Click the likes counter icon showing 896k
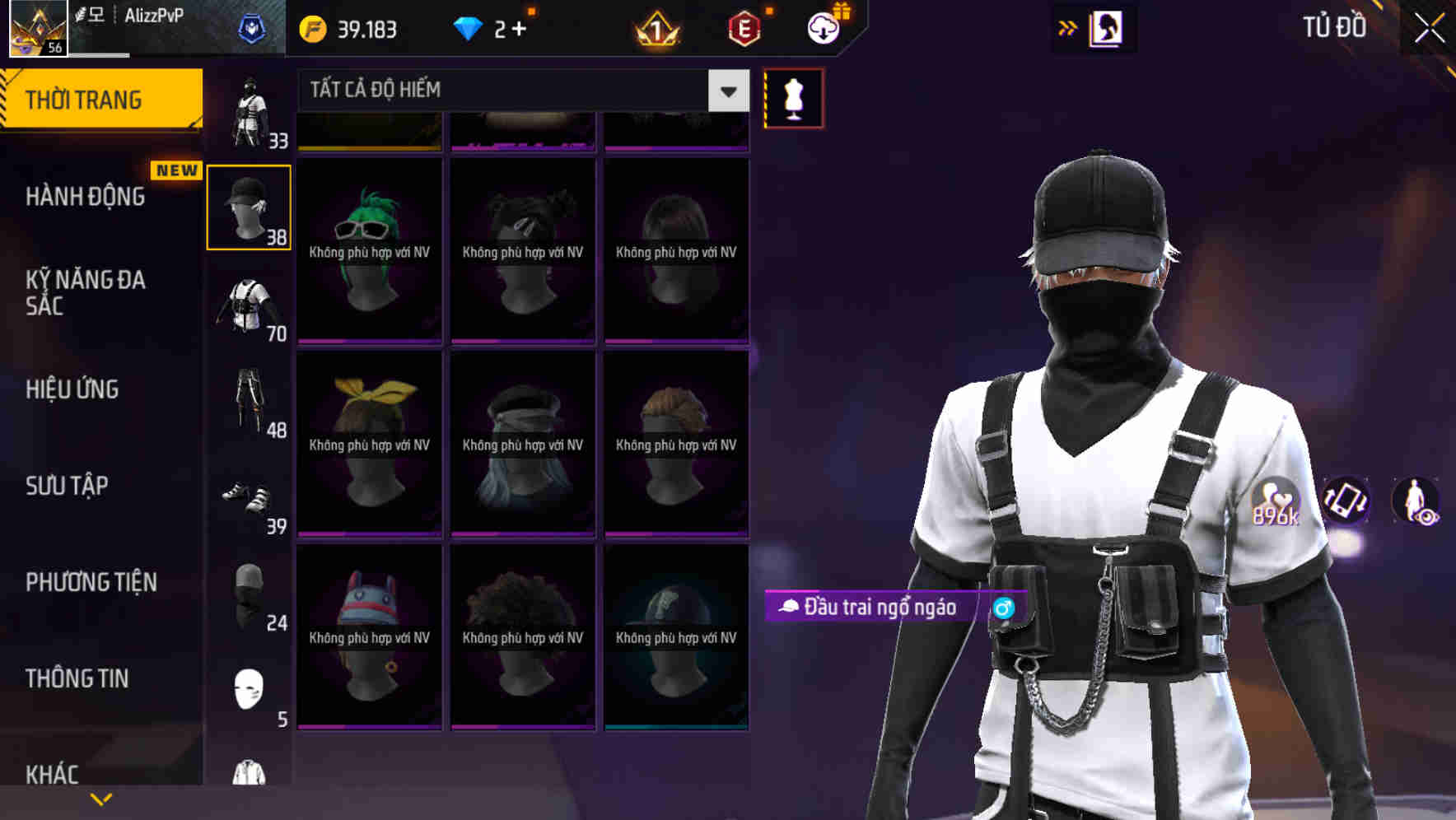This screenshot has width=1456, height=820. click(1276, 502)
